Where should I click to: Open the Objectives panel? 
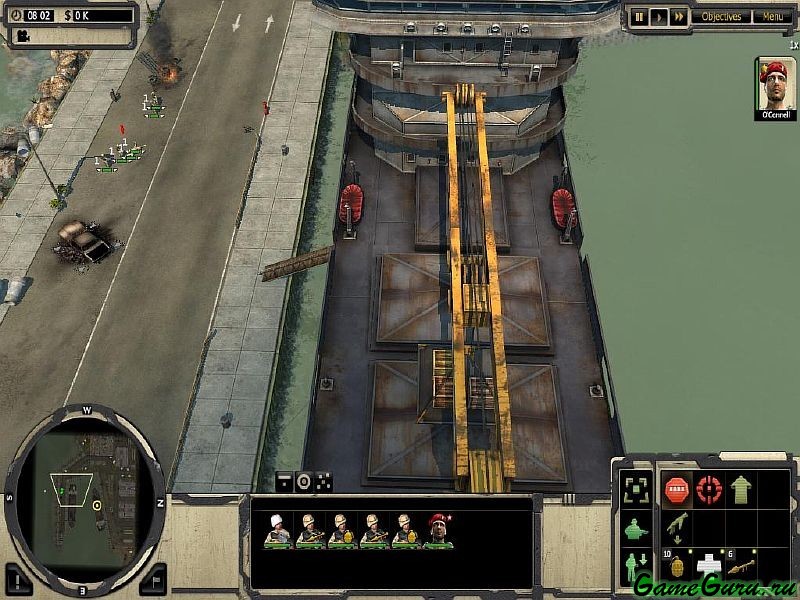(720, 16)
